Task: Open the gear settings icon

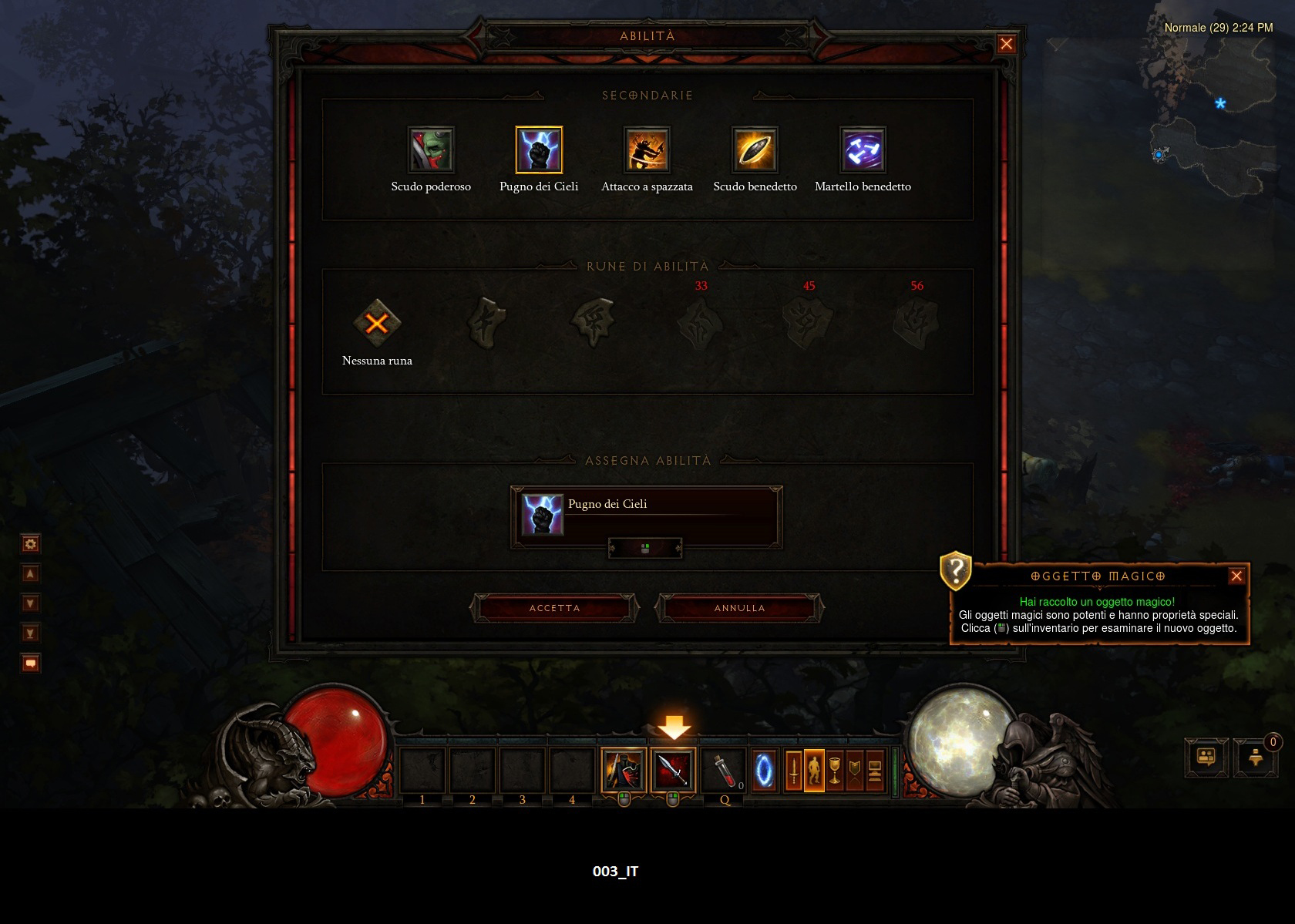Action: point(31,544)
